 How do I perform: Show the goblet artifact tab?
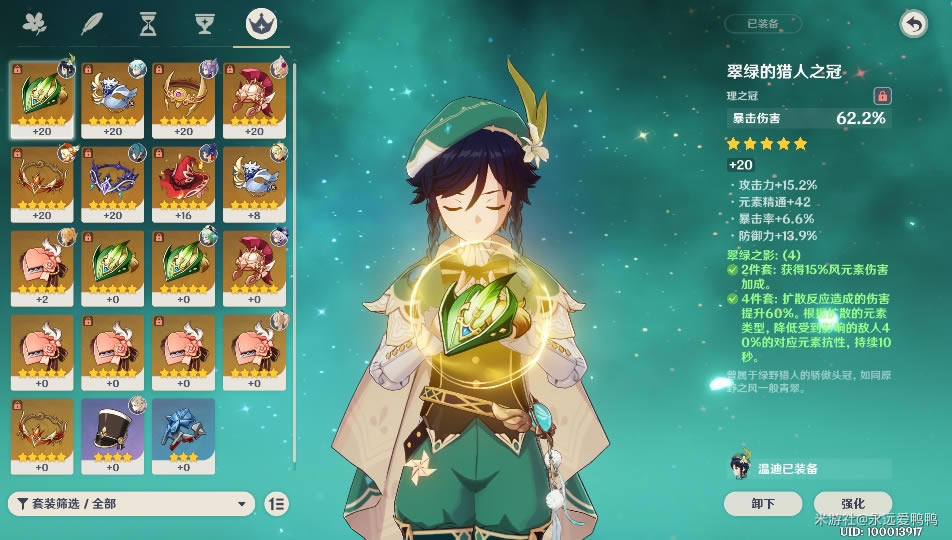[x=205, y=23]
